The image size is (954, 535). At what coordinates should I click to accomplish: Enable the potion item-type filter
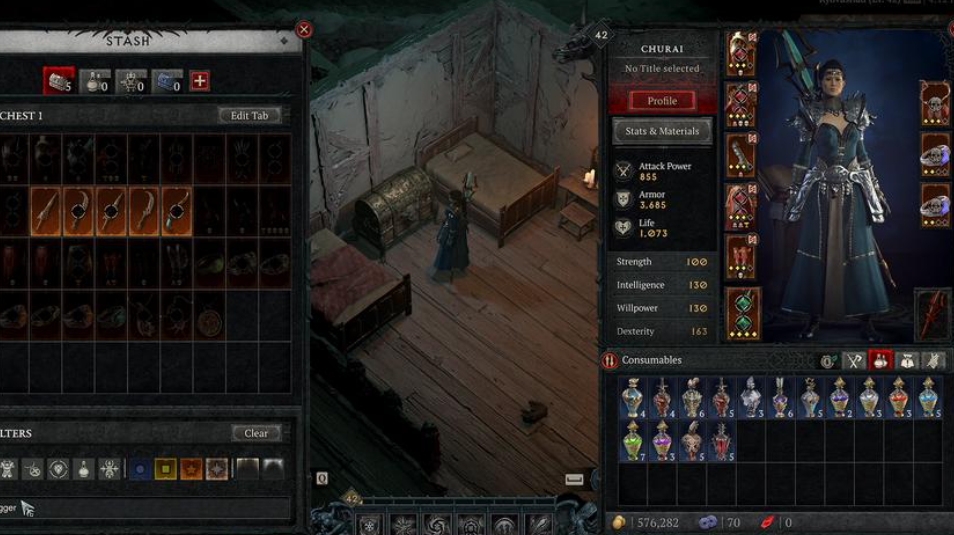click(x=83, y=468)
